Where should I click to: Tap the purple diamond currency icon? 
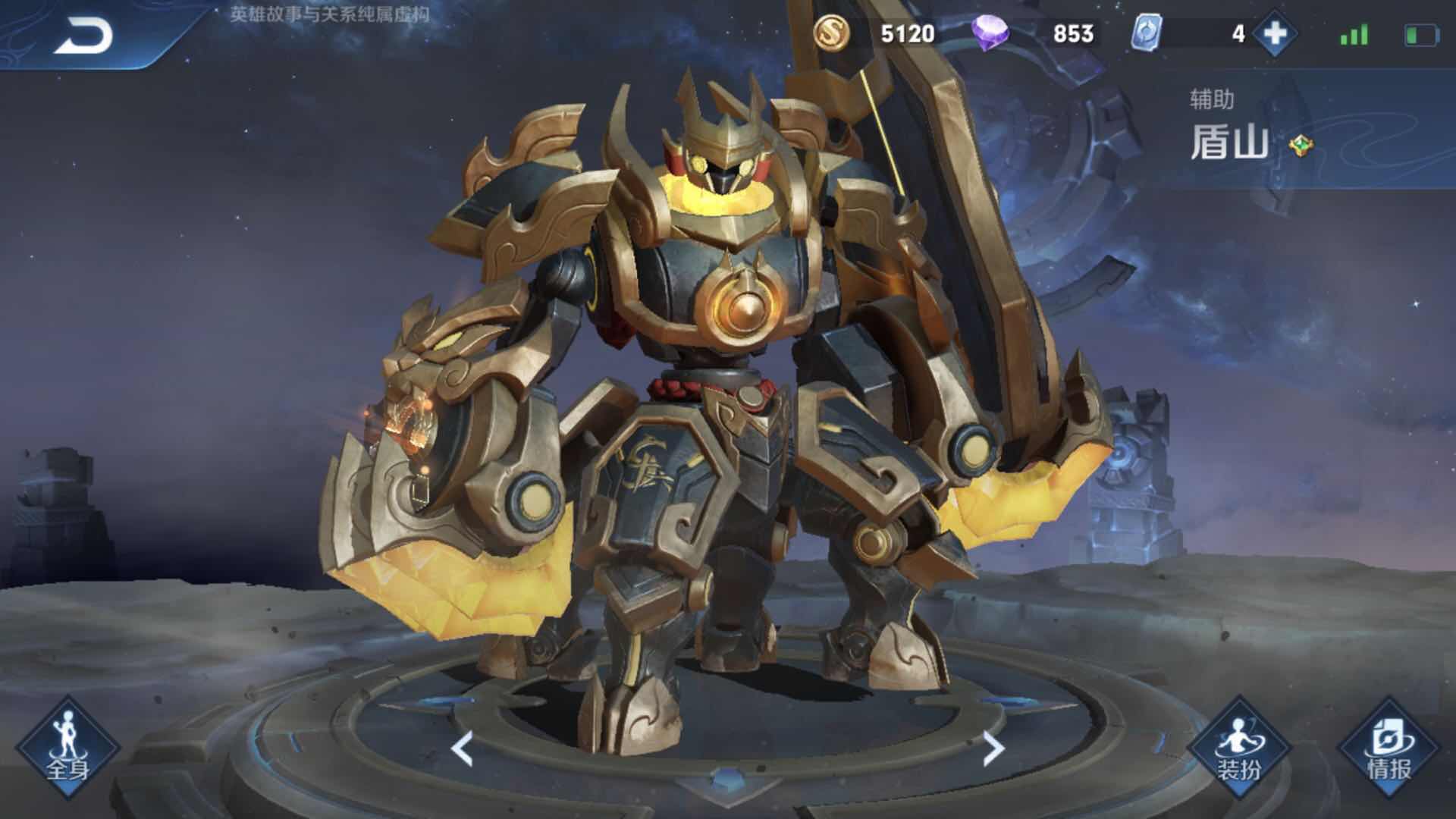(x=990, y=34)
